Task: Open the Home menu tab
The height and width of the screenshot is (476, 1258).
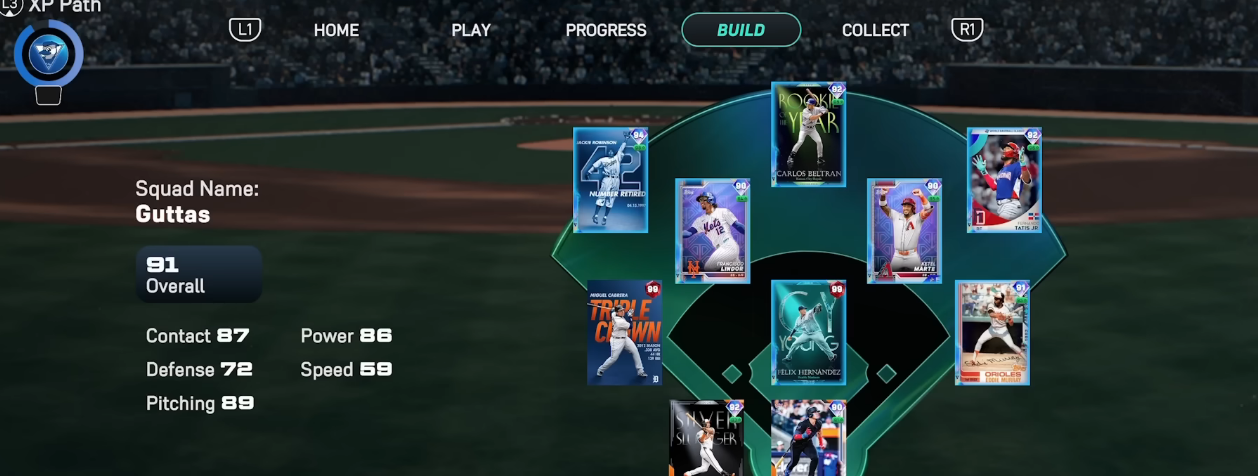Action: 336,30
